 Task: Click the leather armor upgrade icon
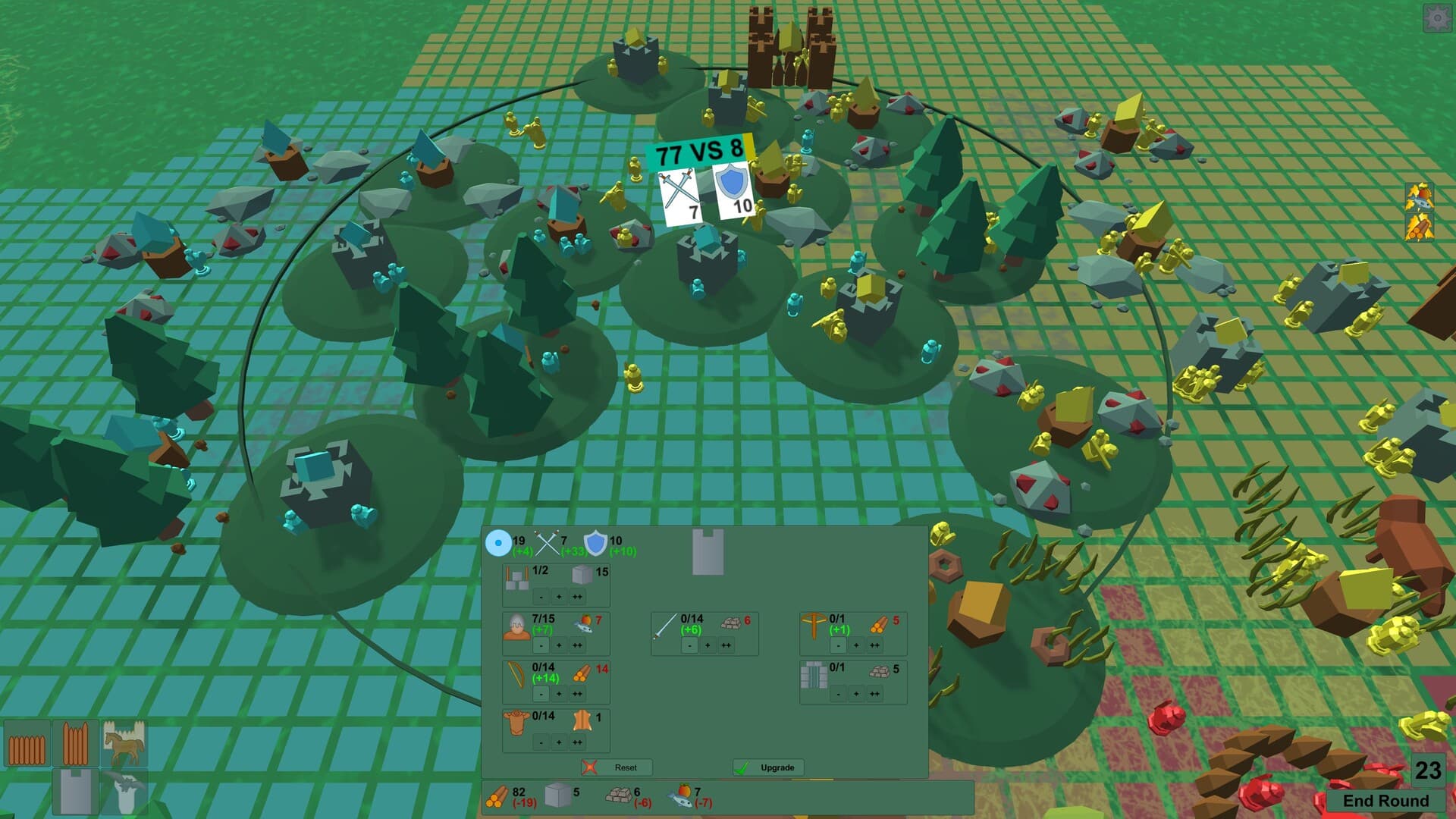coord(517,723)
